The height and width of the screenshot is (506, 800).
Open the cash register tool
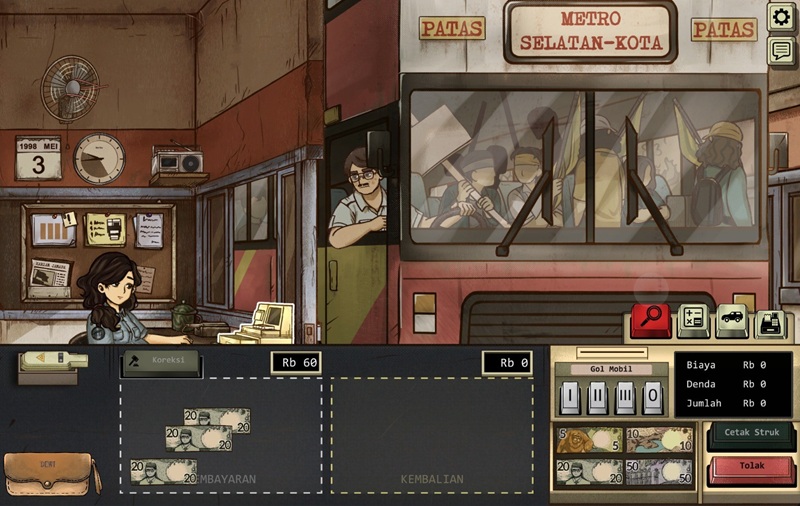click(x=772, y=321)
